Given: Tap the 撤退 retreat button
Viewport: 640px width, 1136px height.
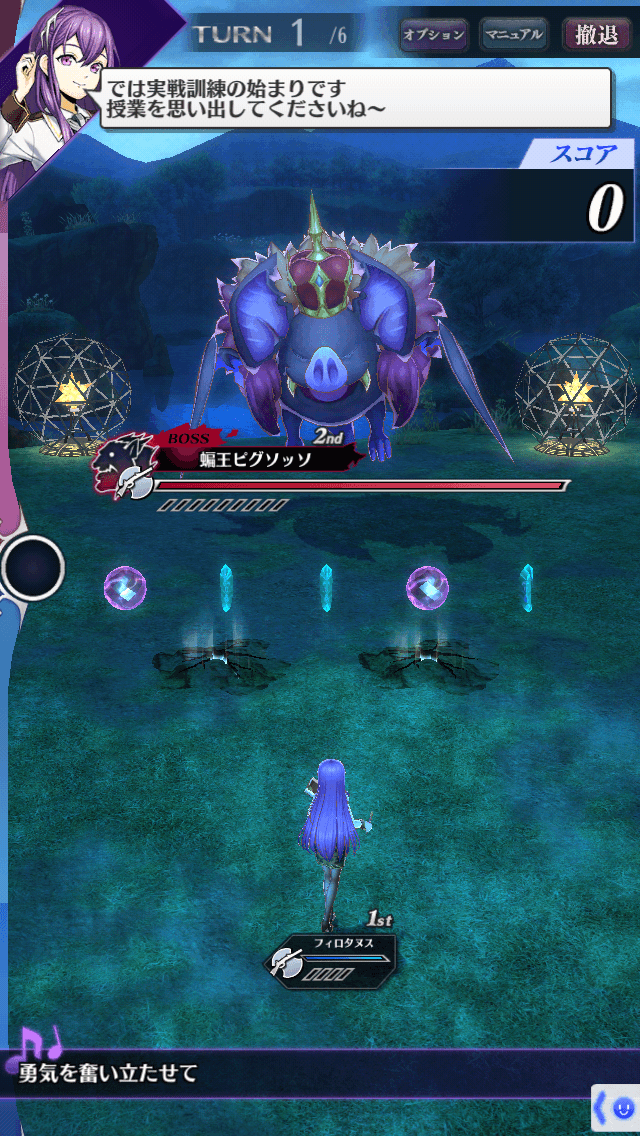Looking at the screenshot, I should [597, 35].
